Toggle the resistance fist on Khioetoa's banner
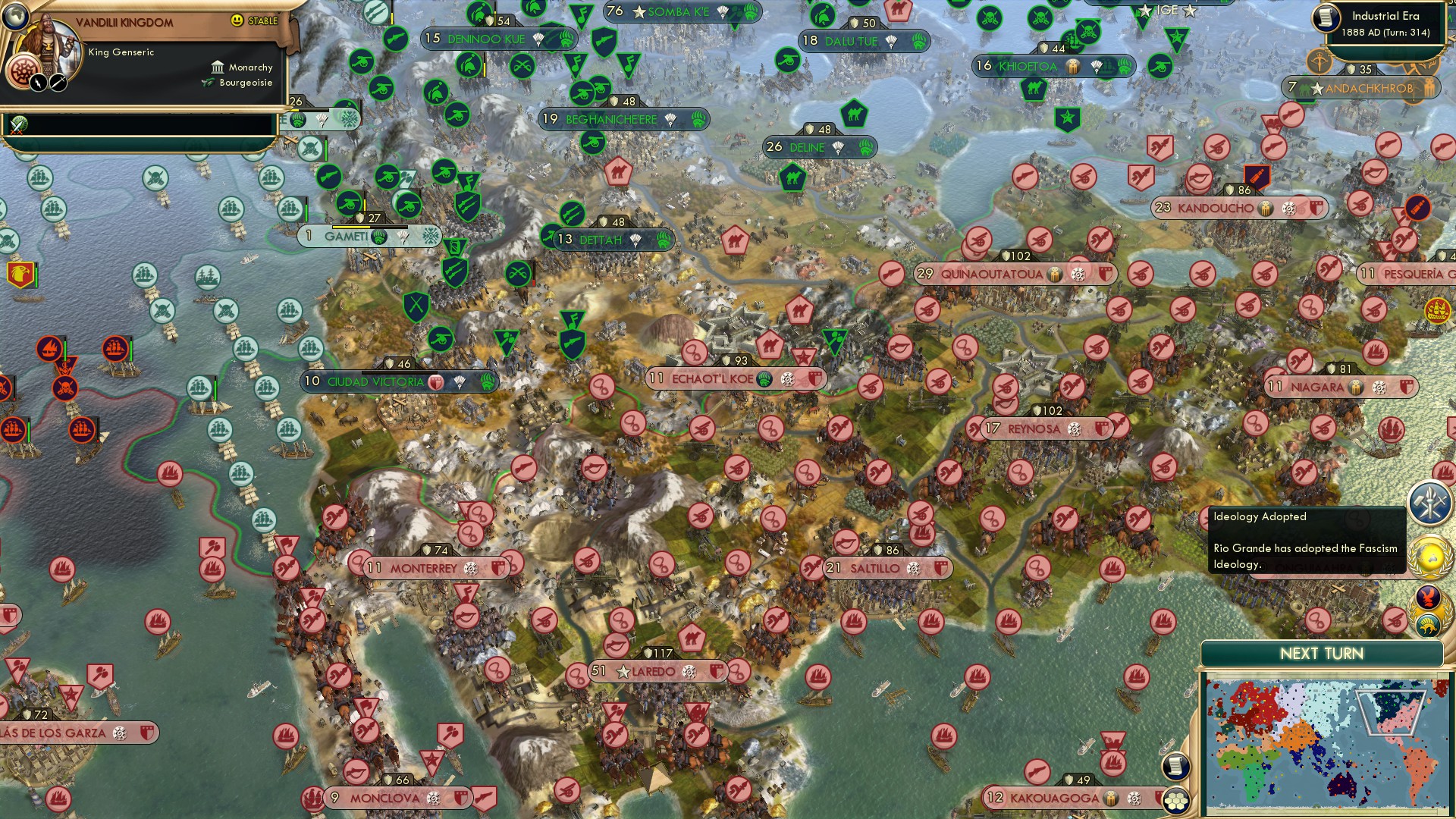 coord(1072,66)
